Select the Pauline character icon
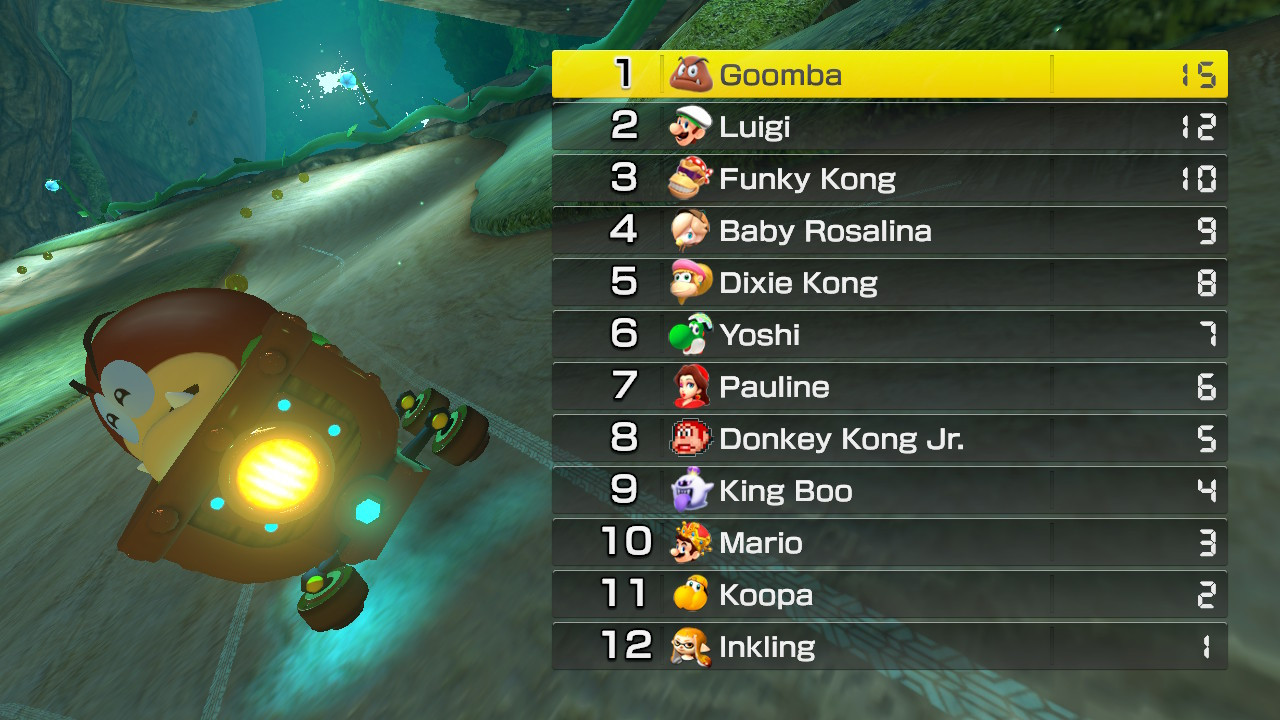 687,387
